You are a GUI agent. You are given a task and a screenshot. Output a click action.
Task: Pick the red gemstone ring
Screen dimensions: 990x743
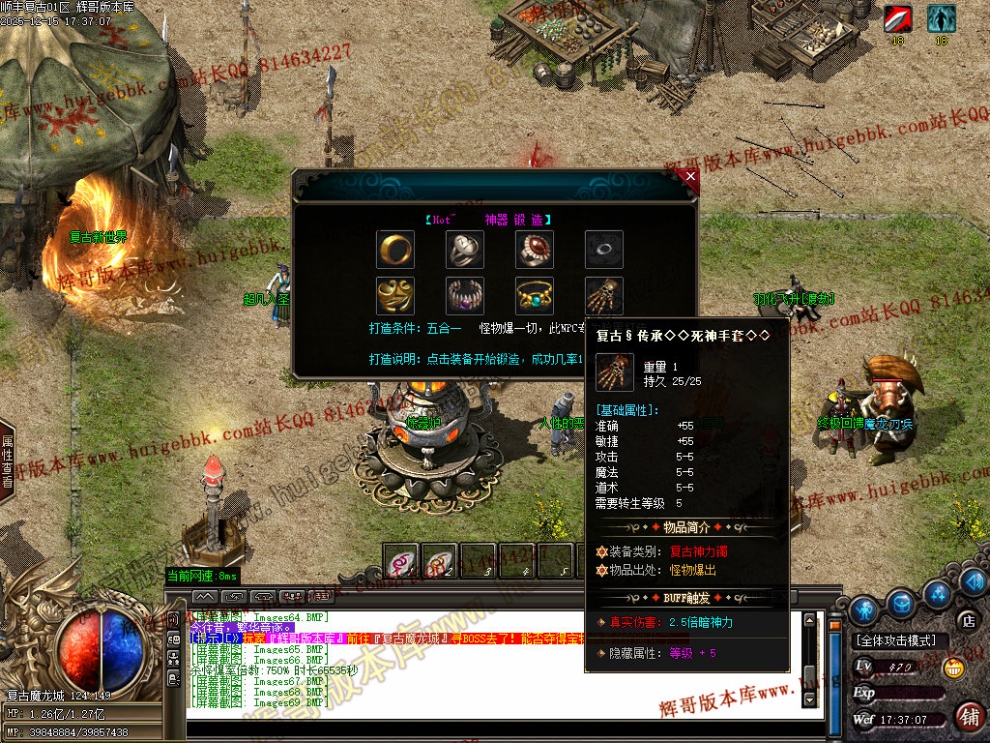tap(535, 249)
